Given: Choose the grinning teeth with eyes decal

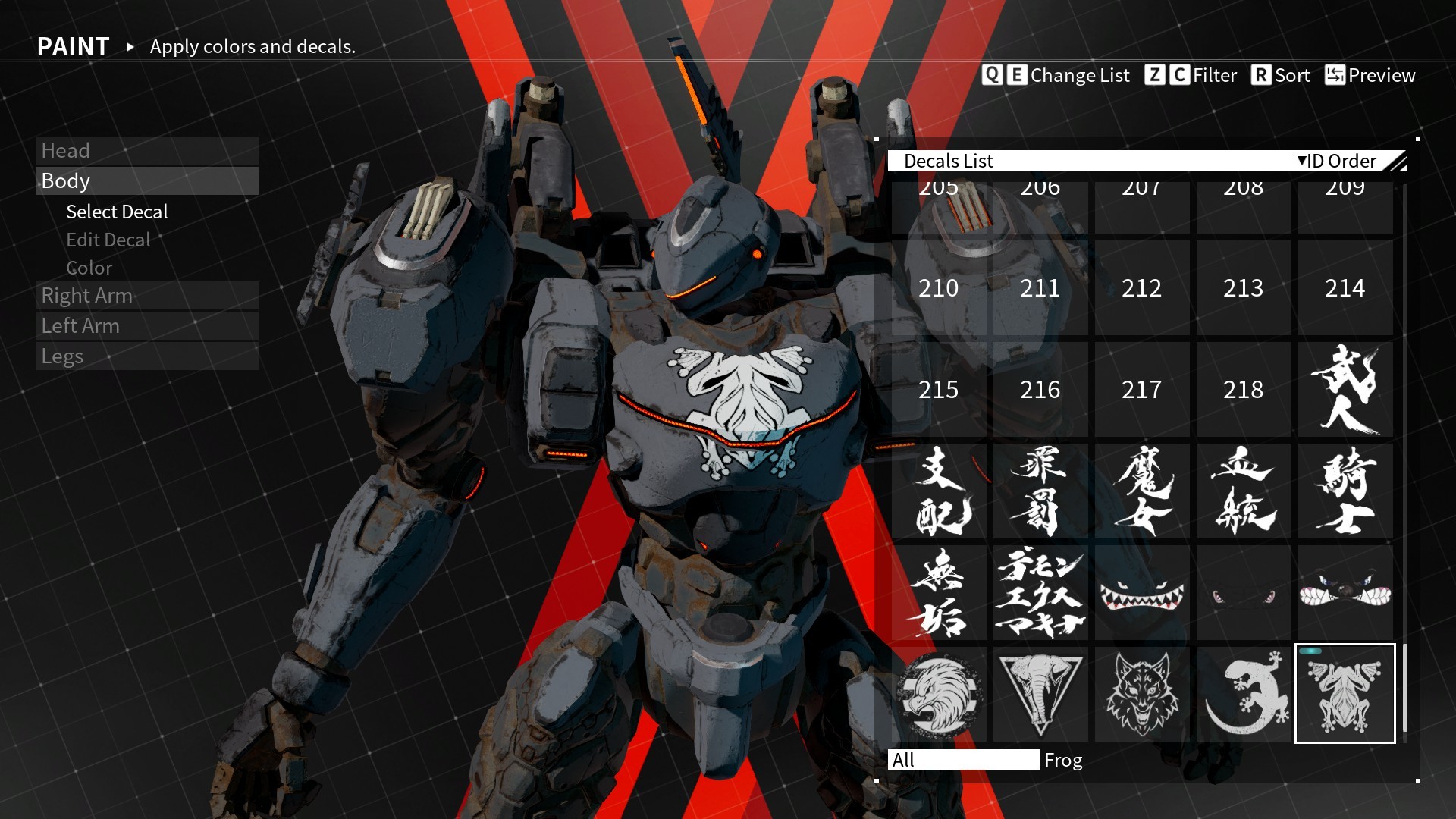Looking at the screenshot, I should click(x=1345, y=592).
